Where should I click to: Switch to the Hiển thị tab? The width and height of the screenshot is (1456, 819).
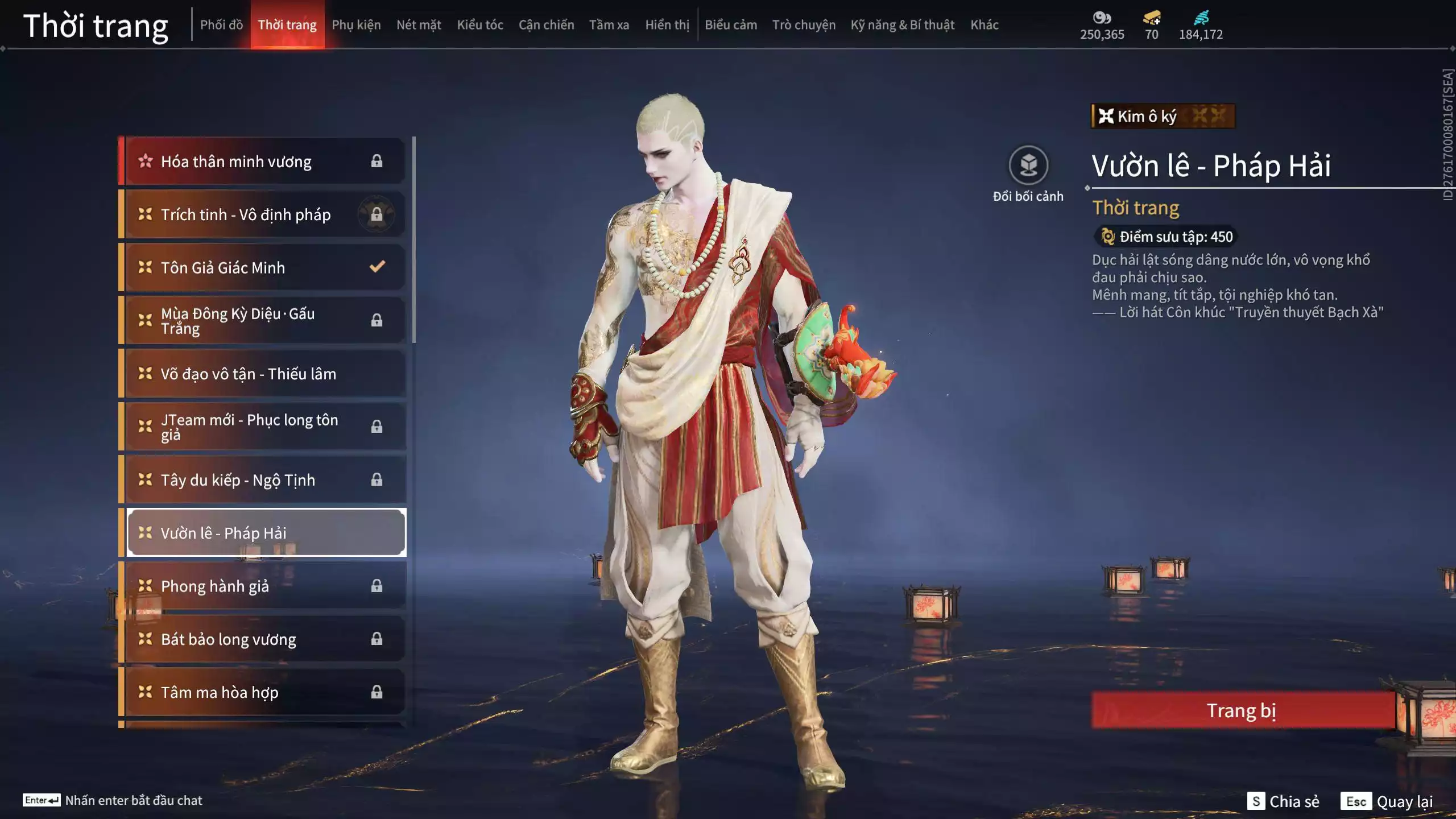pyautogui.click(x=667, y=25)
